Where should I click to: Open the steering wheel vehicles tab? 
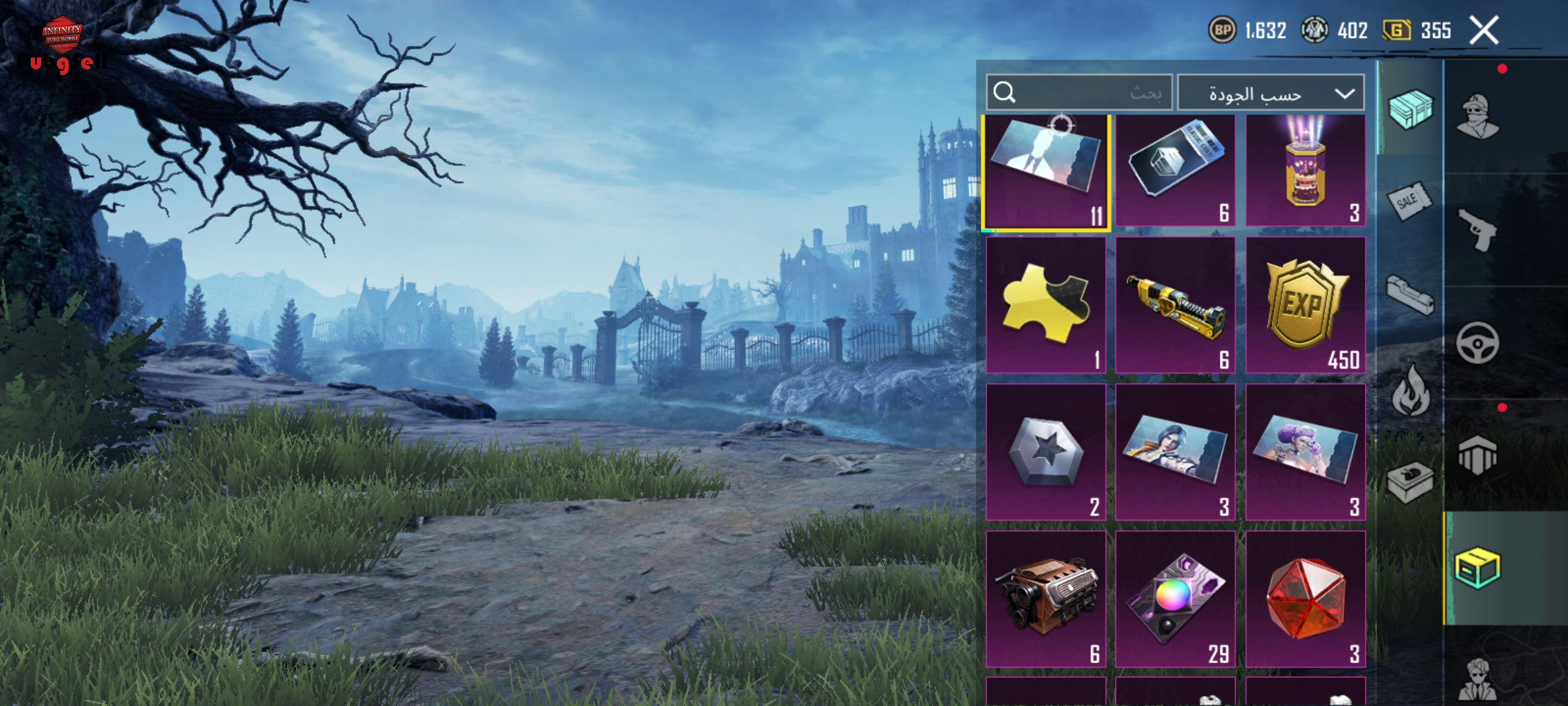click(1478, 343)
